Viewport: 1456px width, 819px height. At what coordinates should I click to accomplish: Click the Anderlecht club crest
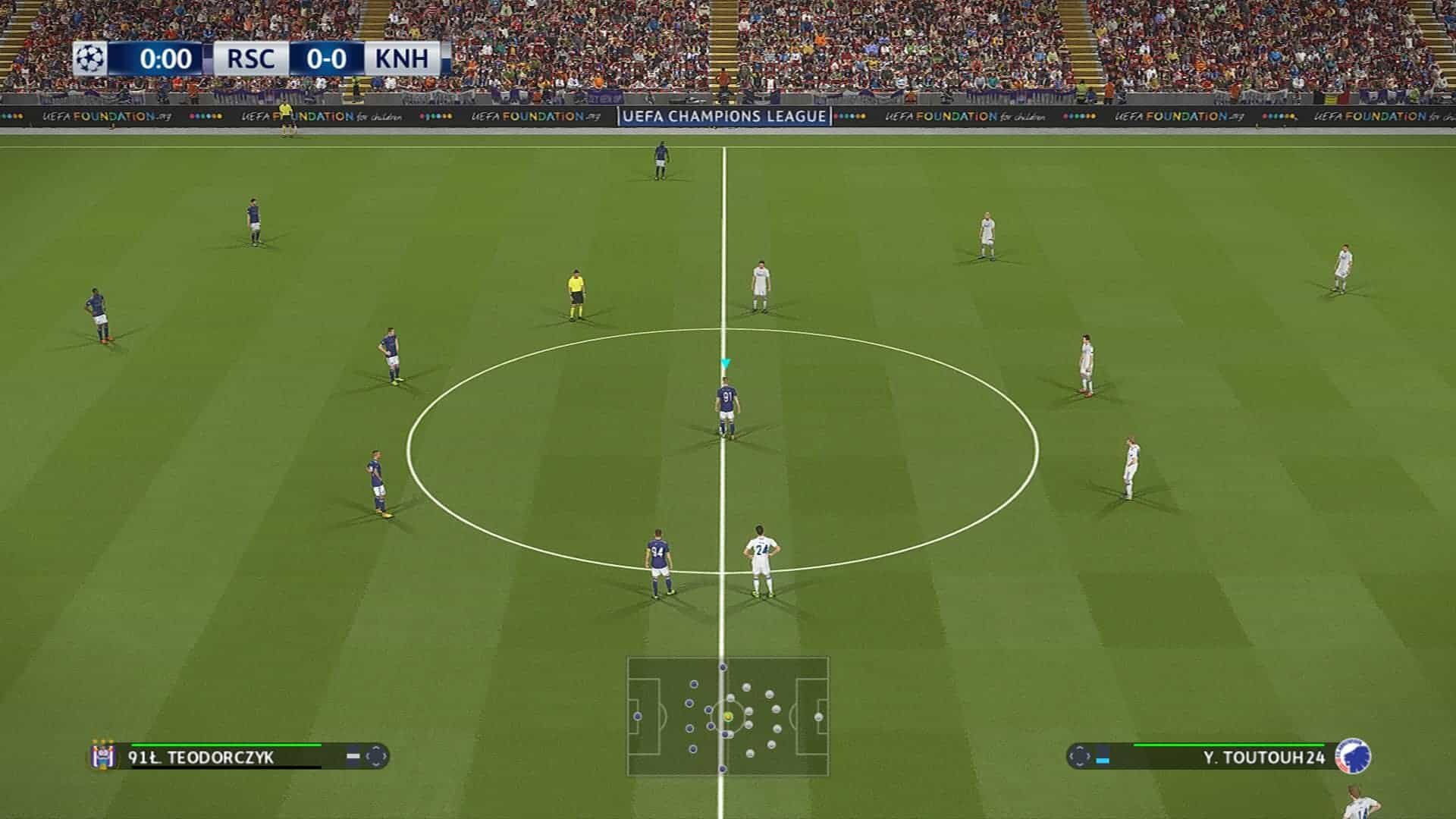[102, 755]
